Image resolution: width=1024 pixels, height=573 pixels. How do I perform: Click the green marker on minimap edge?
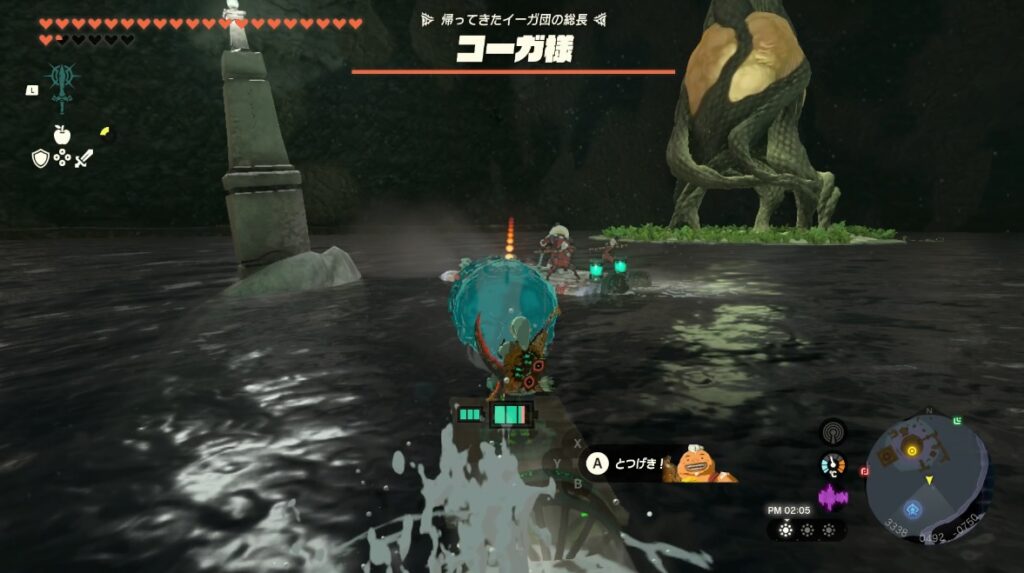959,421
